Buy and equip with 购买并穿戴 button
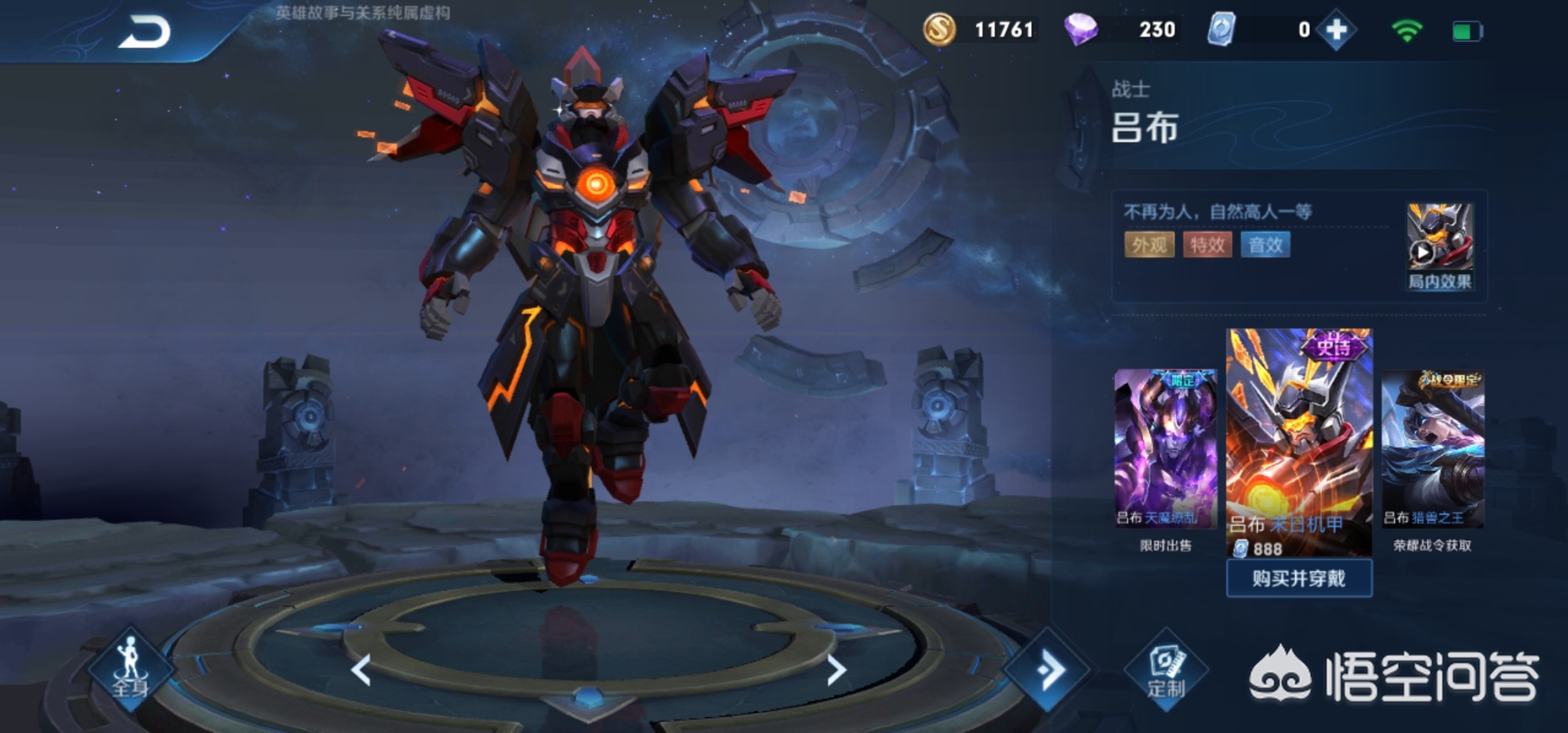The image size is (1568, 733). click(1299, 579)
